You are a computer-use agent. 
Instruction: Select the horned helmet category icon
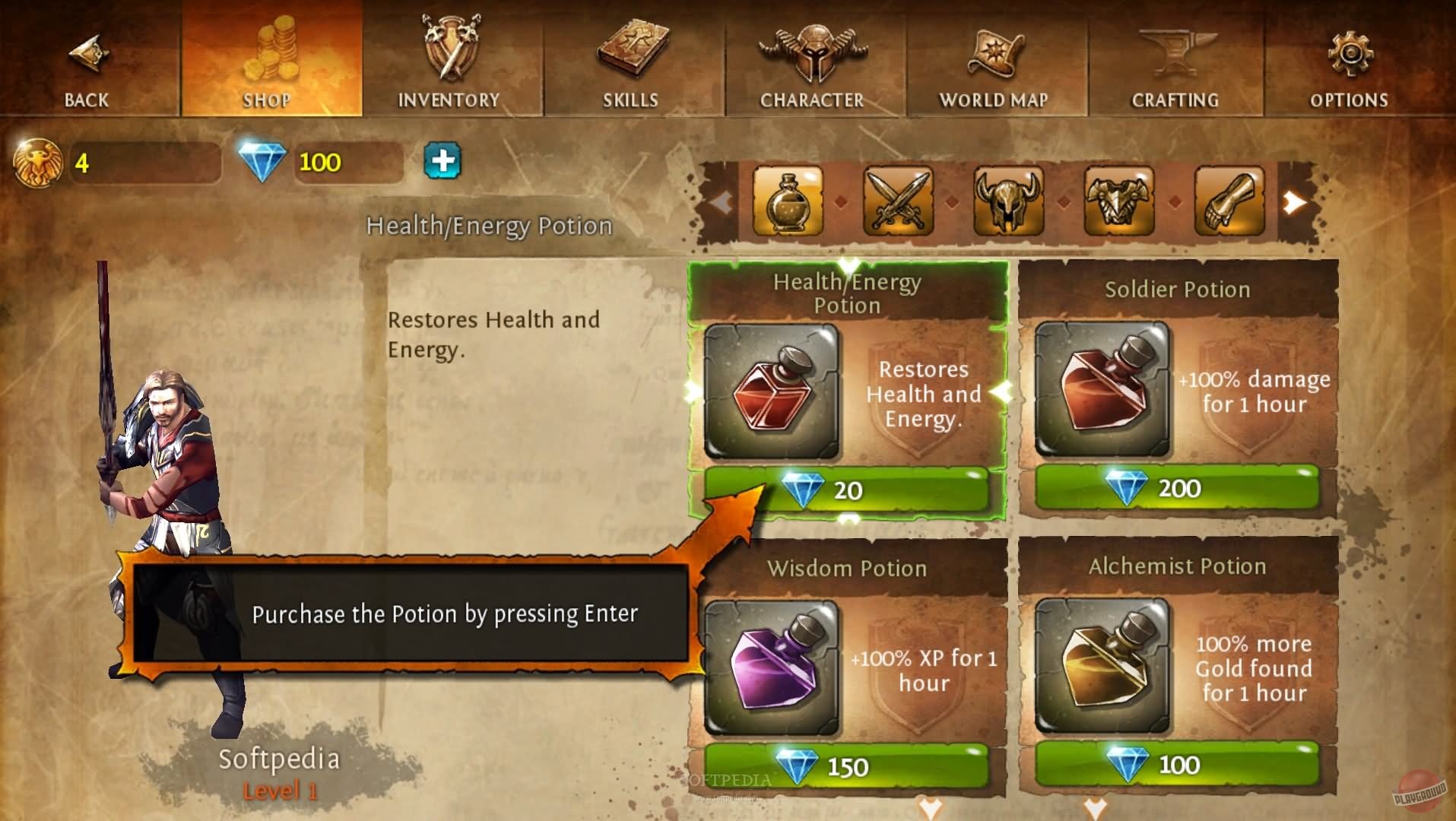point(1007,202)
